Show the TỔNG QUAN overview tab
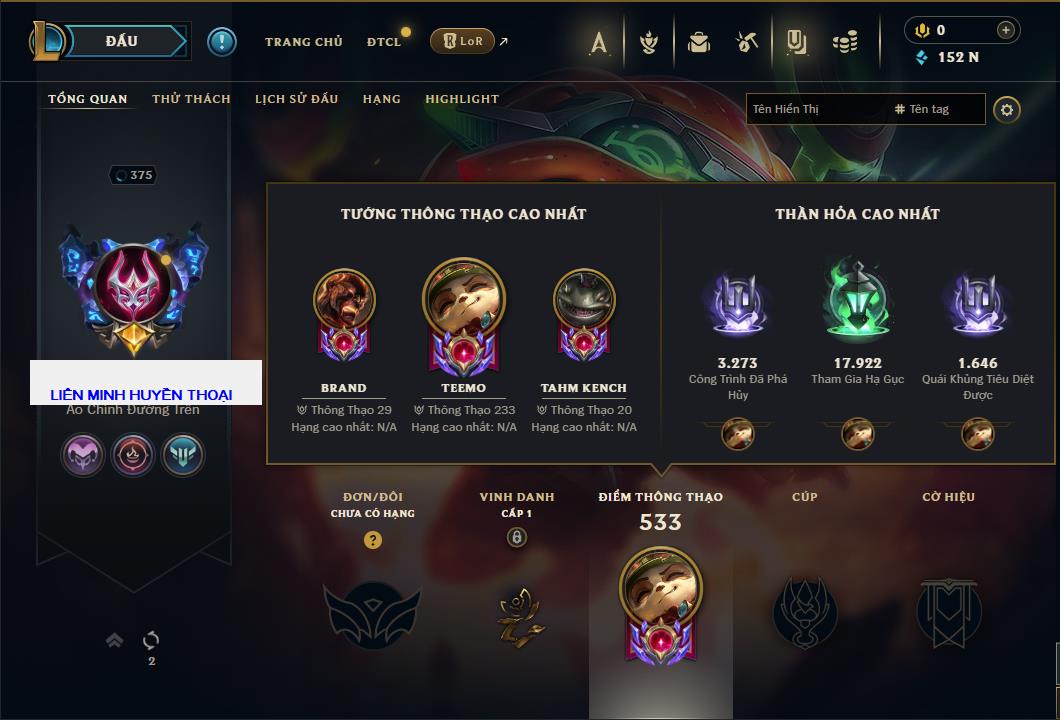 pos(88,99)
